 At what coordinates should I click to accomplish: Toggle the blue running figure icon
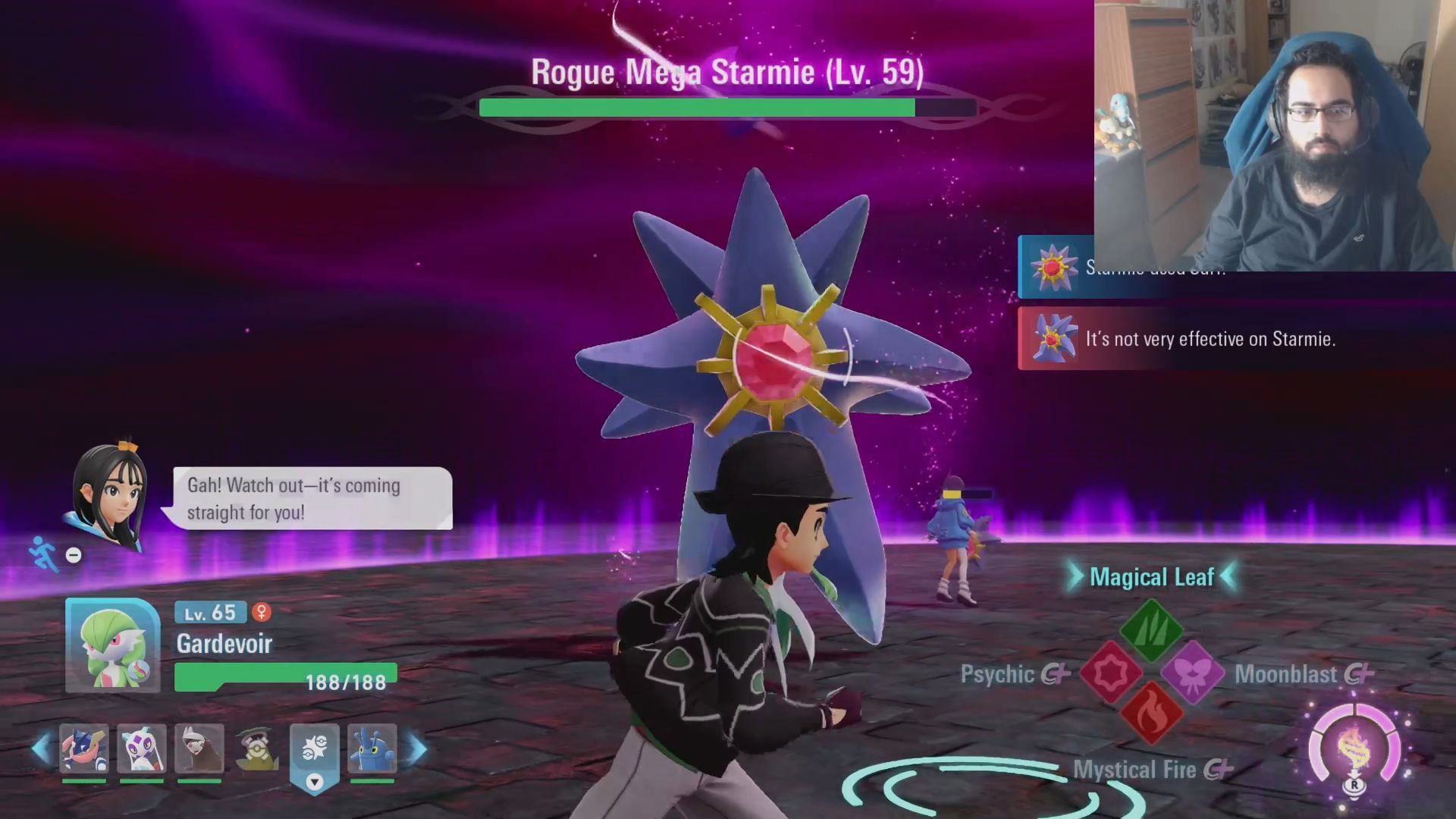coord(43,554)
